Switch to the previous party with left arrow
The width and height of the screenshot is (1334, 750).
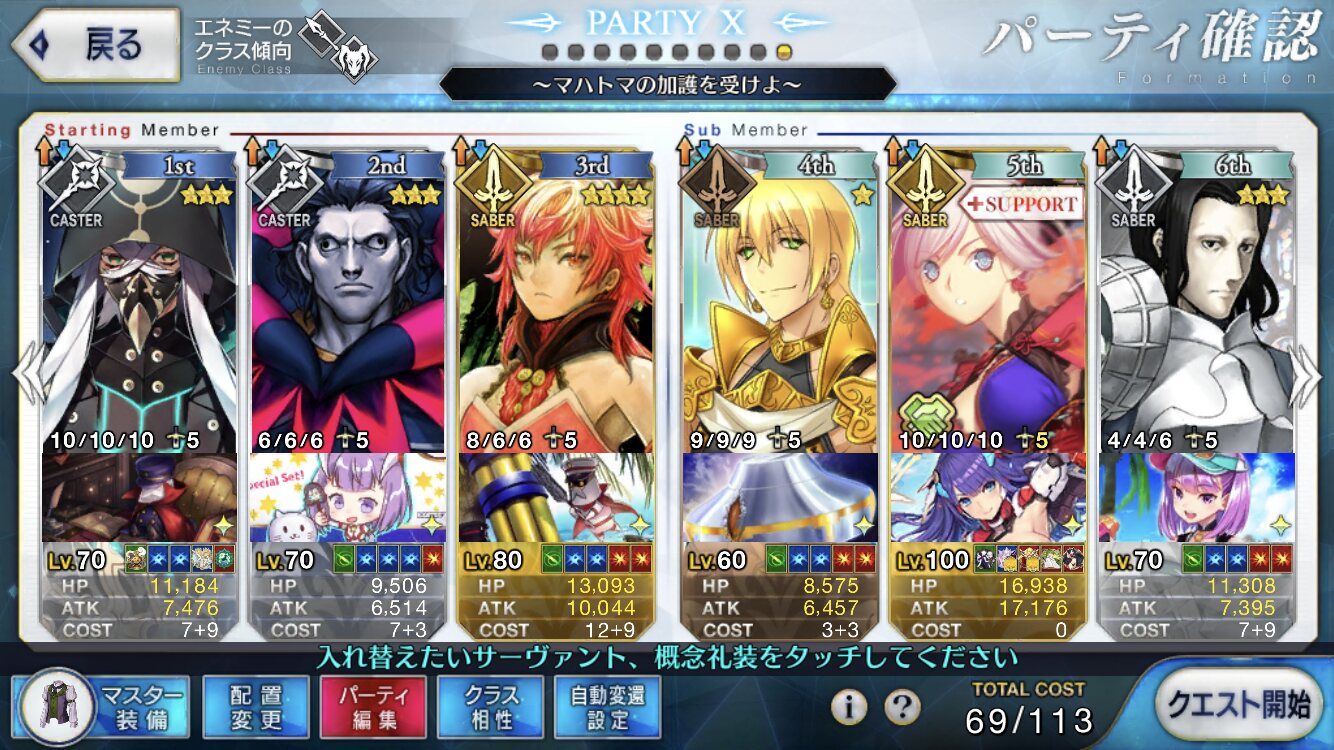26,375
